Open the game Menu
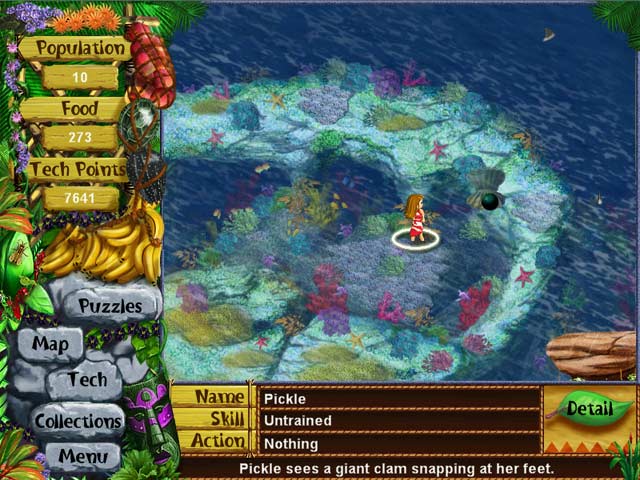The width and height of the screenshot is (640, 480). [x=83, y=457]
